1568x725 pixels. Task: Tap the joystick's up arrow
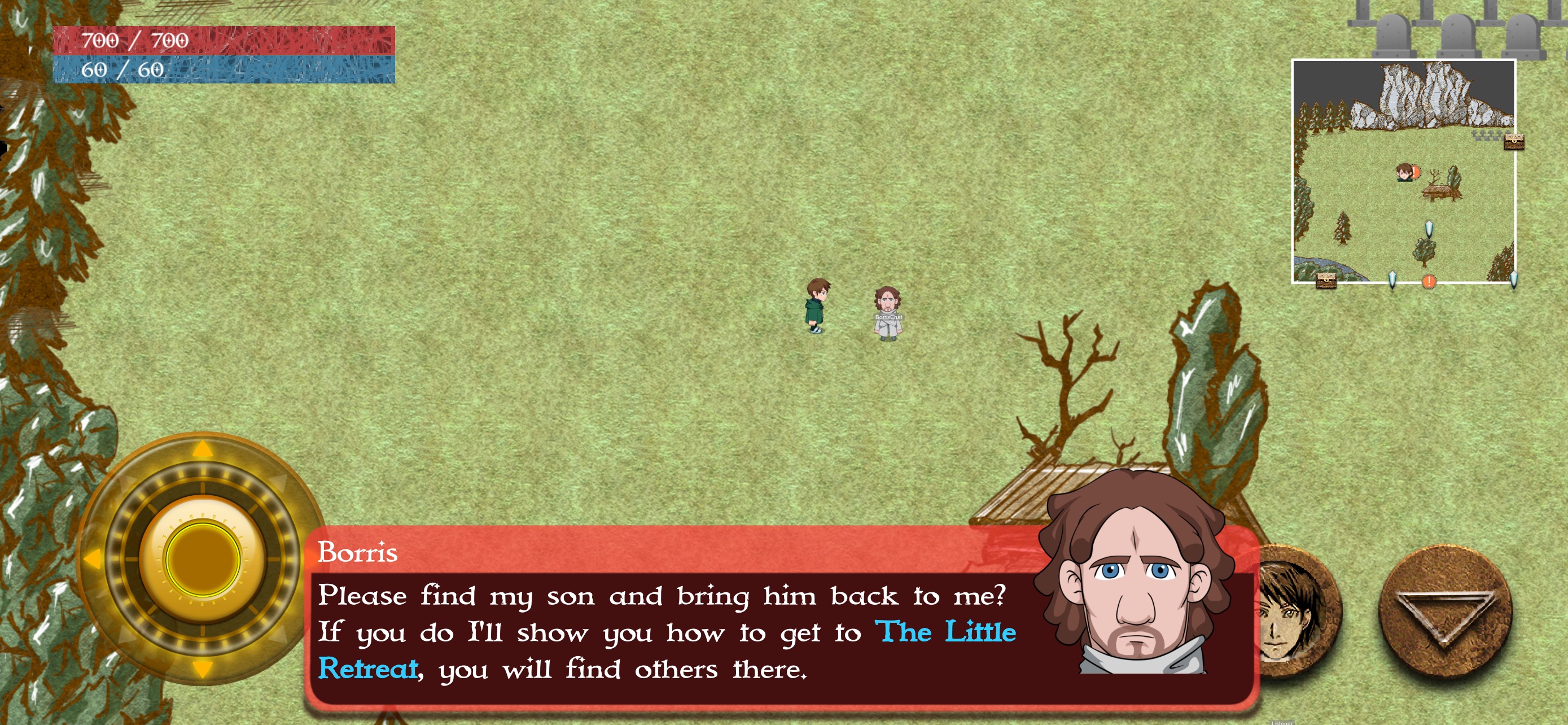[x=203, y=450]
